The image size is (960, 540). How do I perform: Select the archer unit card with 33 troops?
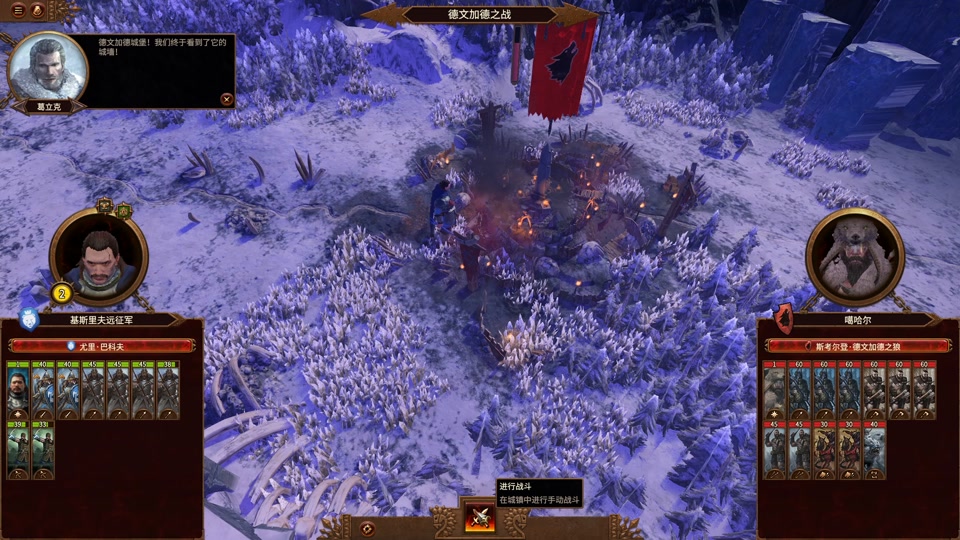coord(44,449)
